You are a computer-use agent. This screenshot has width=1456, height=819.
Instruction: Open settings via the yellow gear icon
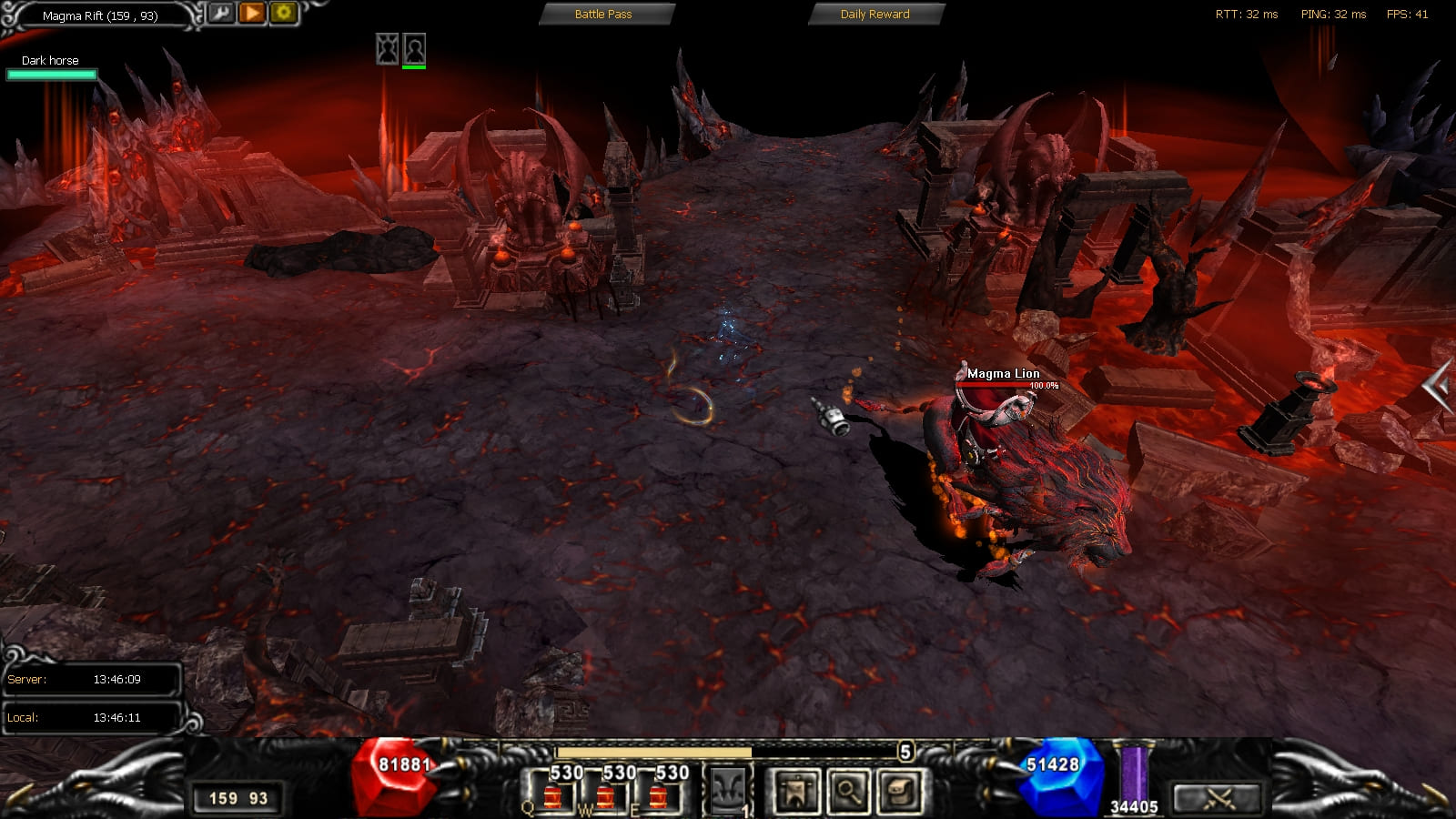[283, 13]
